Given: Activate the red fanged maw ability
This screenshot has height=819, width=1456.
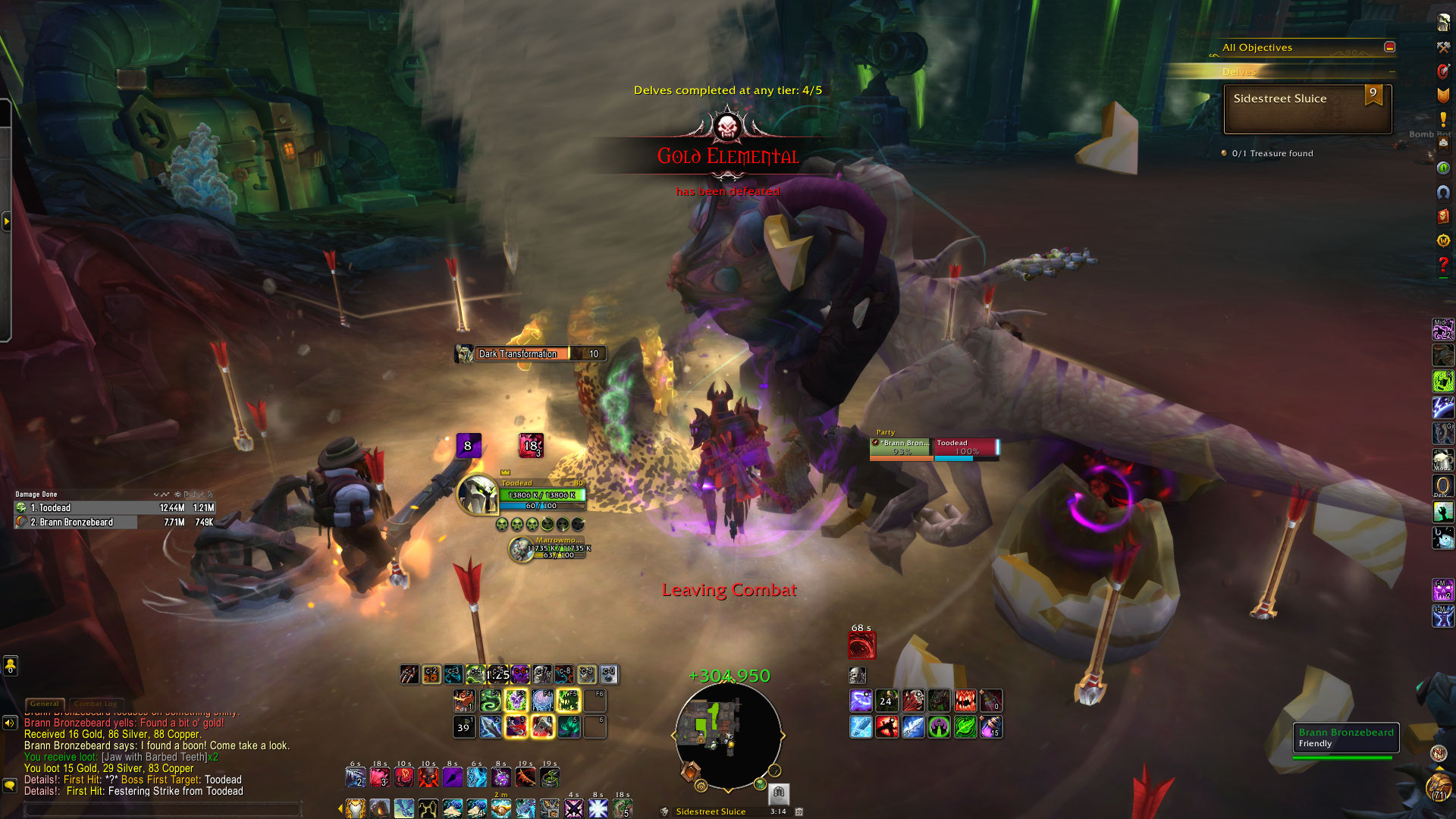Looking at the screenshot, I should point(965,701).
